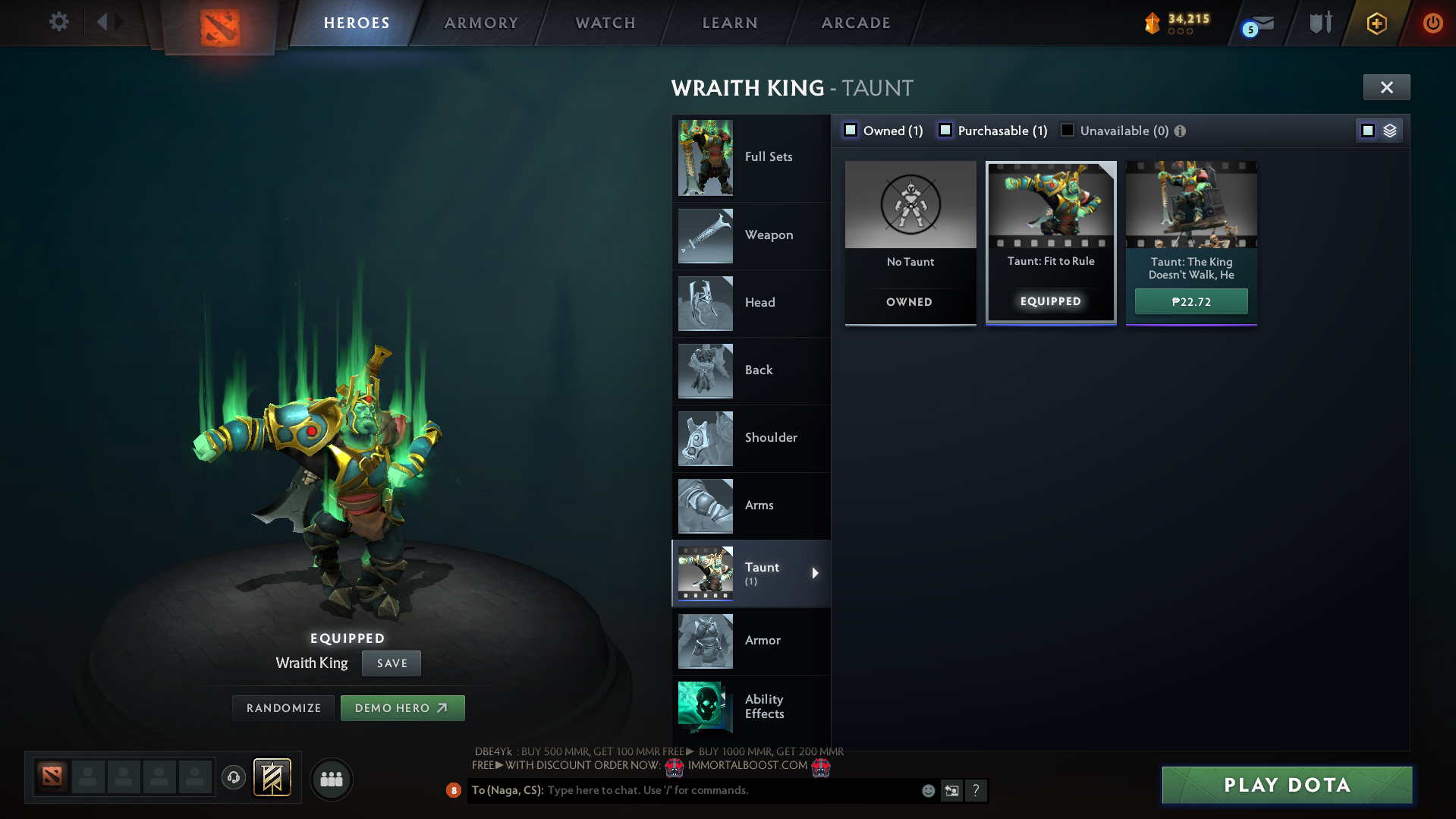Launch Demo Hero mode
This screenshot has width=1456, height=819.
402,707
